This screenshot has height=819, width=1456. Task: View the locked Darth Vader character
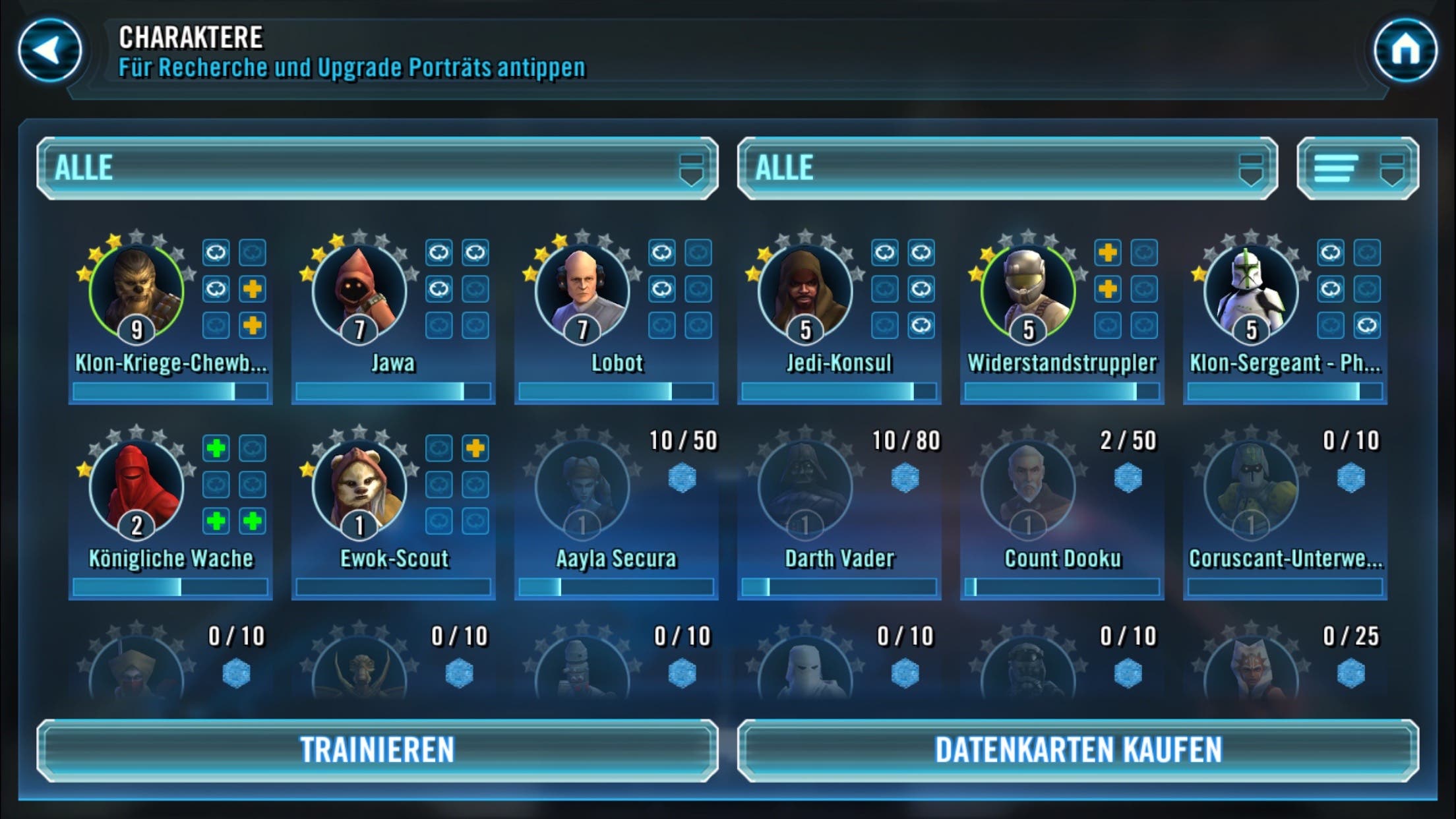[805, 488]
